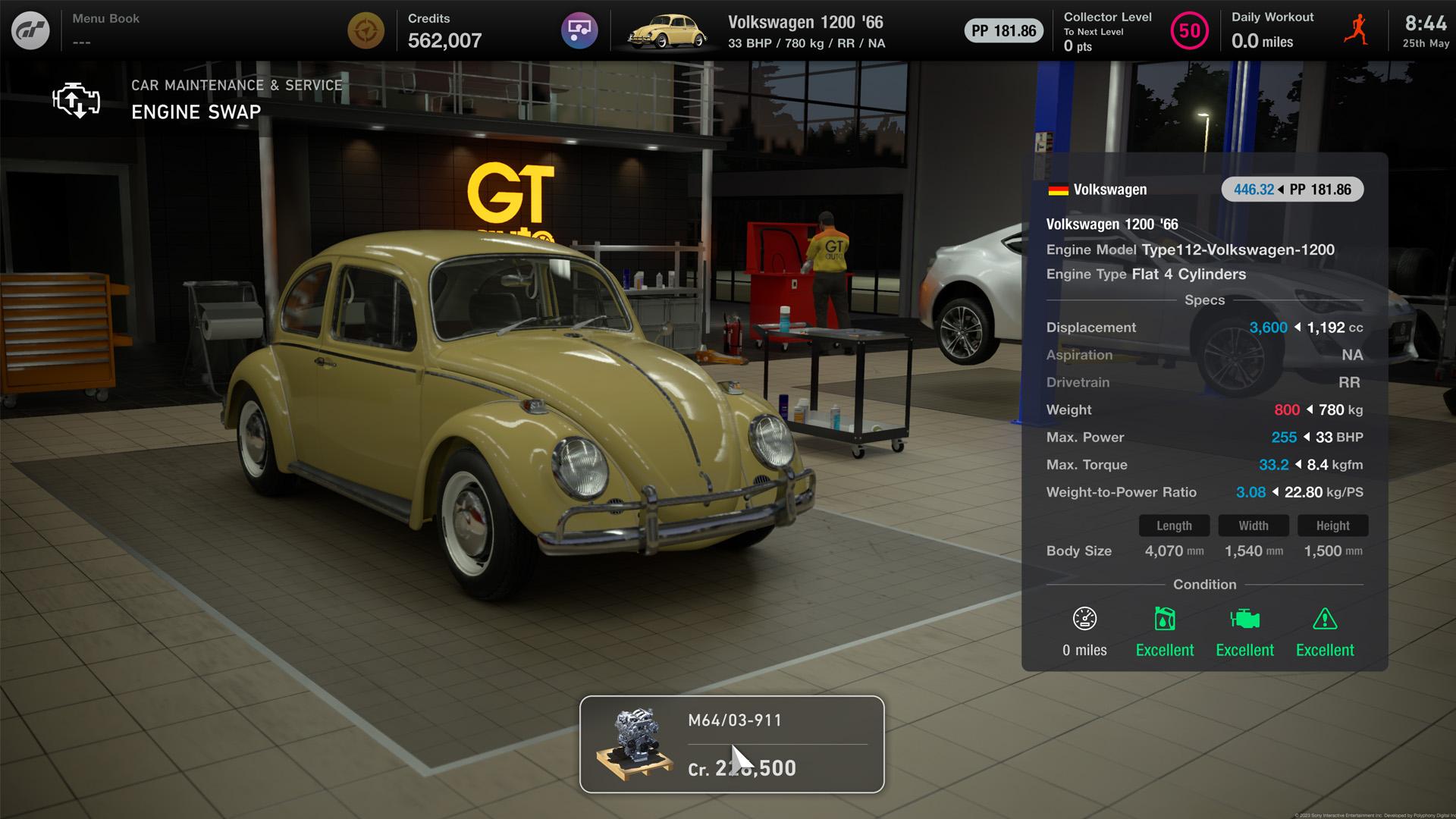Viewport: 1456px width, 819px height.
Task: Toggle the Length body size view
Action: [1174, 526]
